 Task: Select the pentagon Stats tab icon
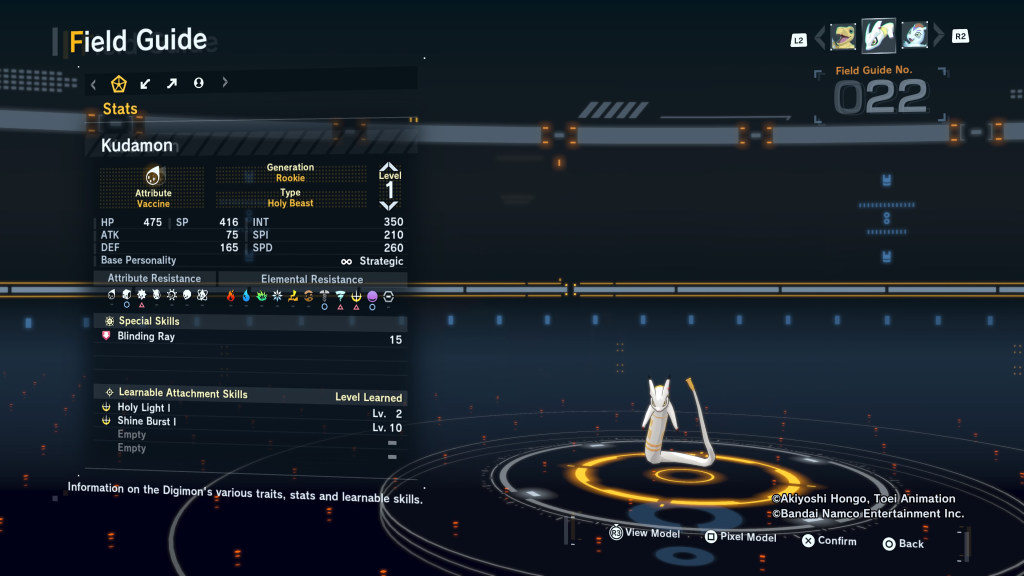click(119, 83)
